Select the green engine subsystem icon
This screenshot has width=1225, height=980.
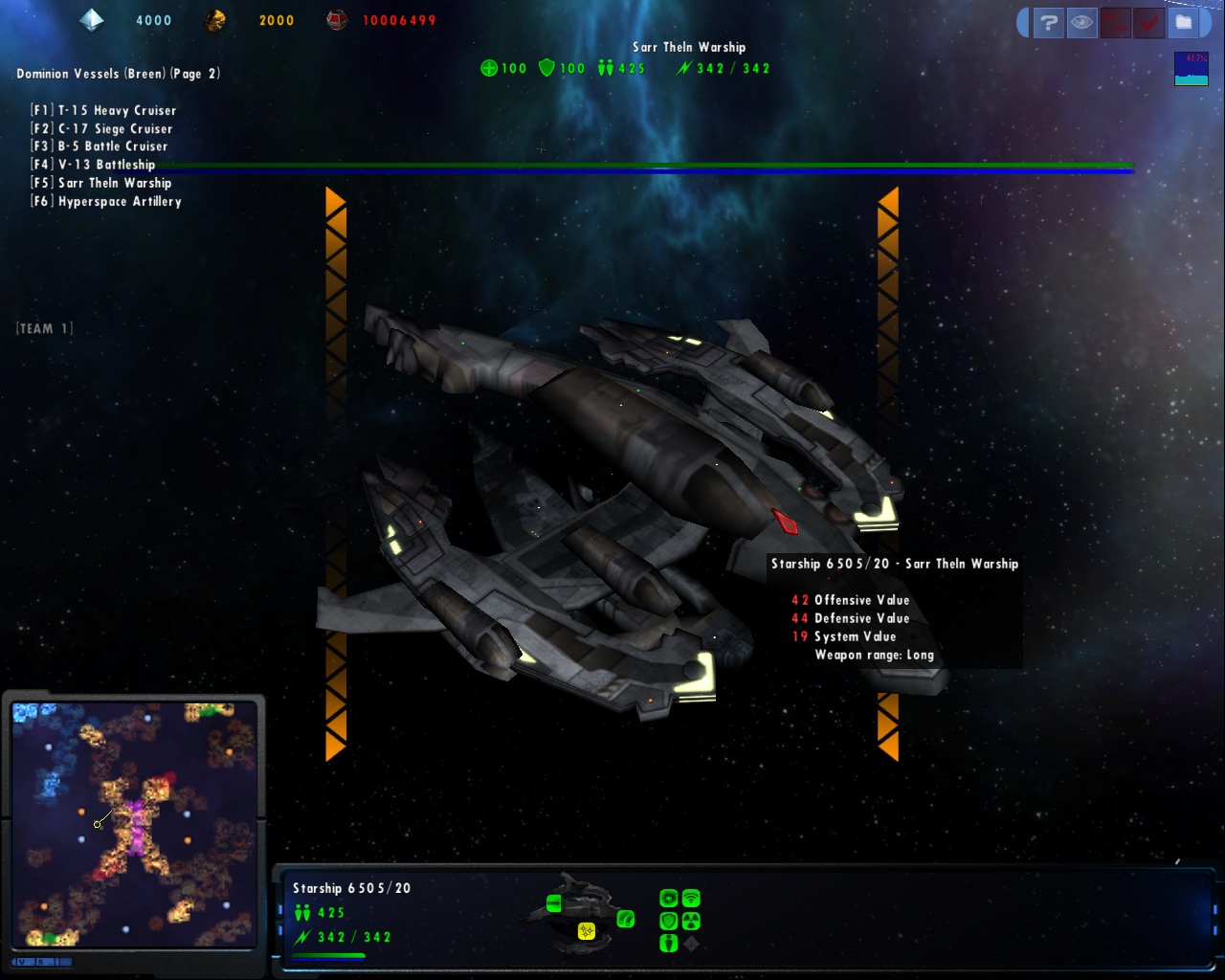(x=626, y=919)
